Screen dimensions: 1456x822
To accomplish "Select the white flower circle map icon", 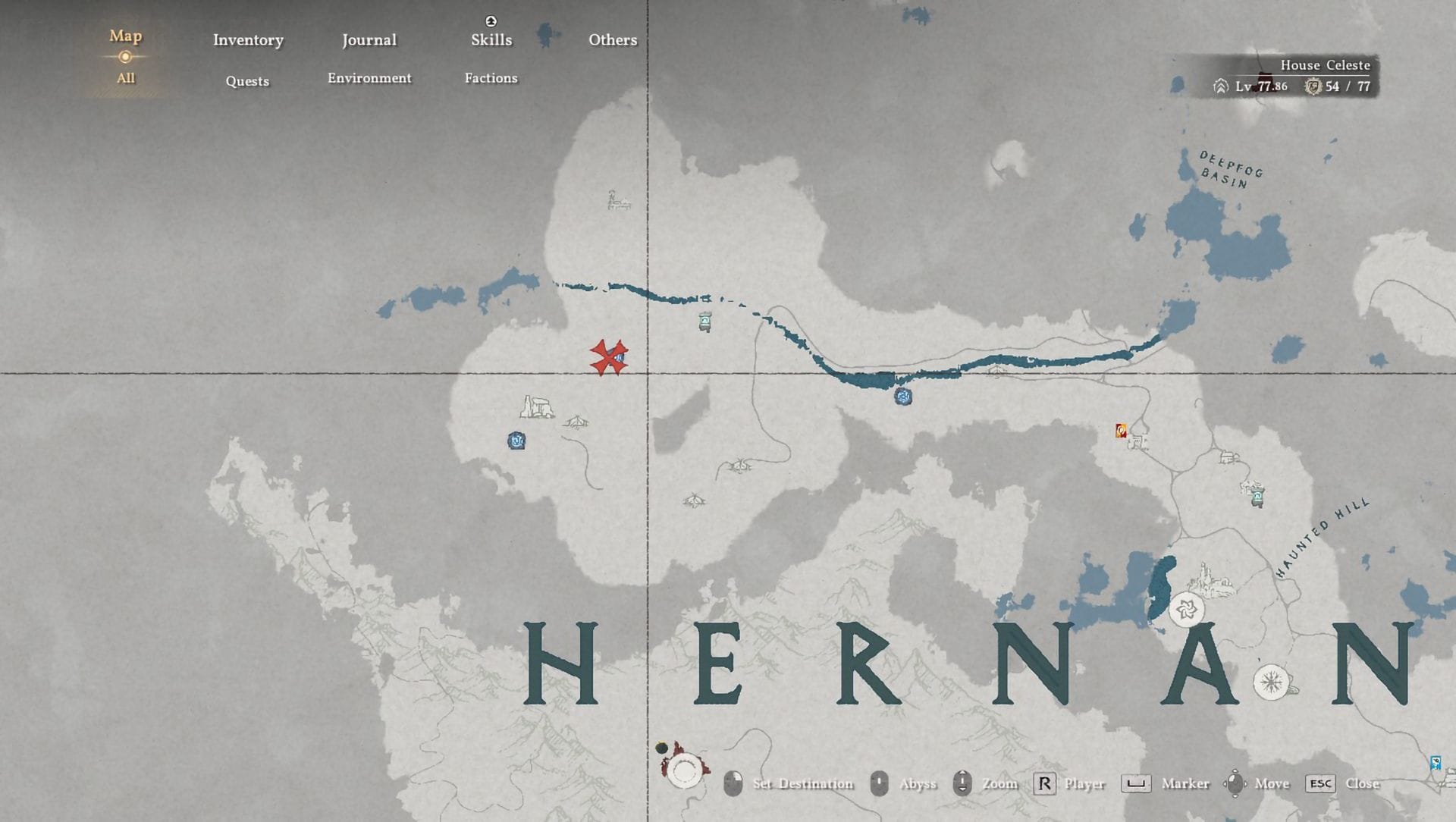I will click(x=1187, y=609).
